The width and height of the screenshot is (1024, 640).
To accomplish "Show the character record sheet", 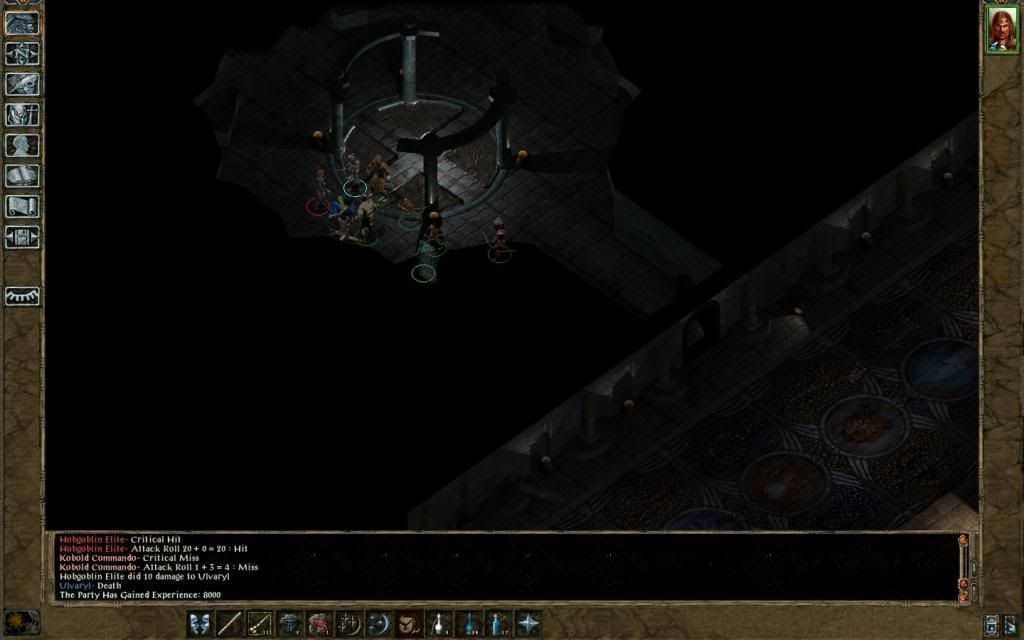I will (22, 145).
